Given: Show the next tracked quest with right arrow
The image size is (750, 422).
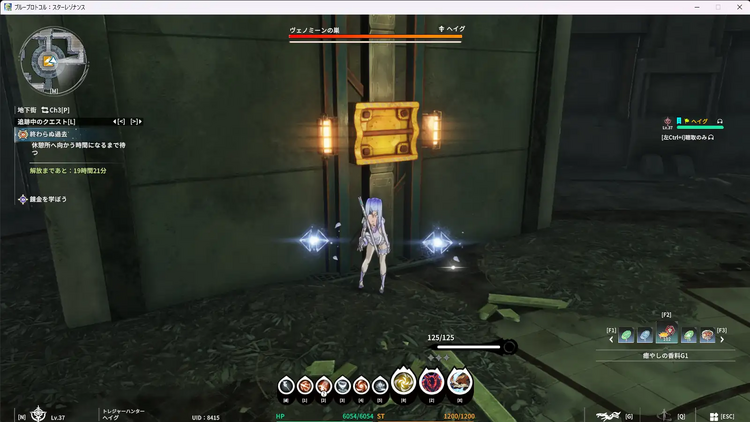Looking at the screenshot, I should [x=136, y=121].
